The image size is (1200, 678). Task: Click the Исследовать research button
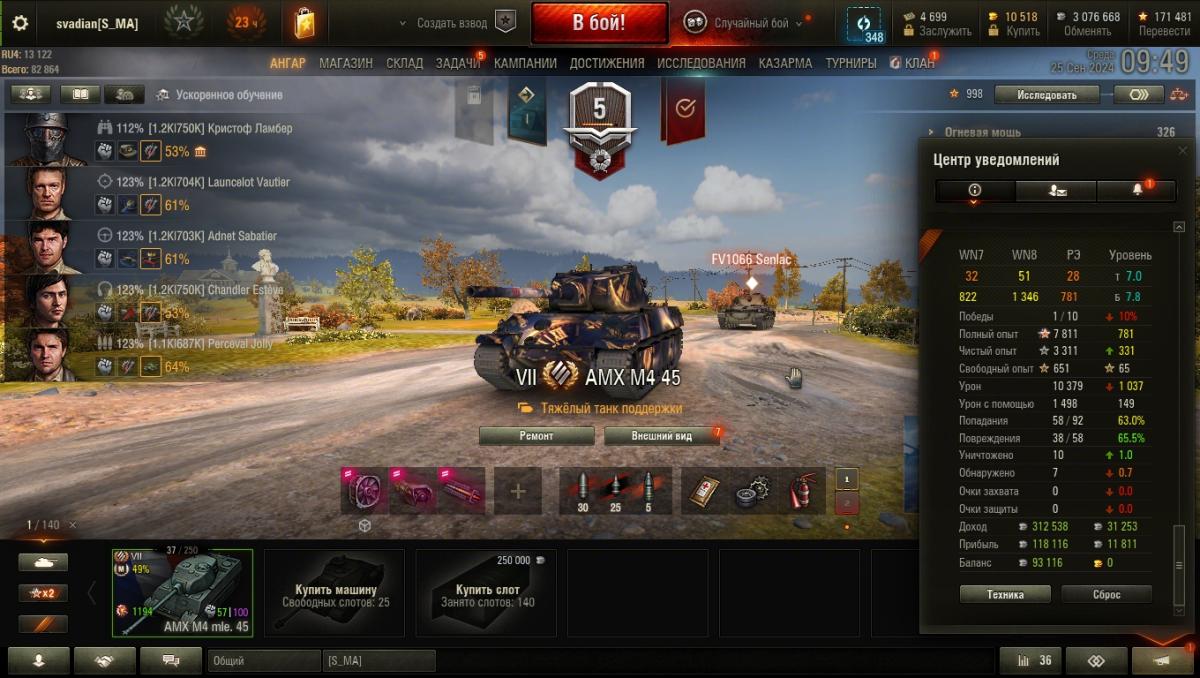pyautogui.click(x=1047, y=95)
